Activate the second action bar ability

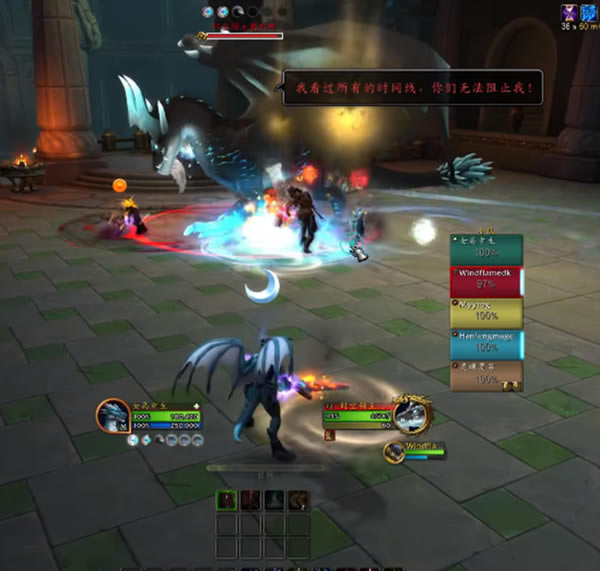[x=251, y=500]
